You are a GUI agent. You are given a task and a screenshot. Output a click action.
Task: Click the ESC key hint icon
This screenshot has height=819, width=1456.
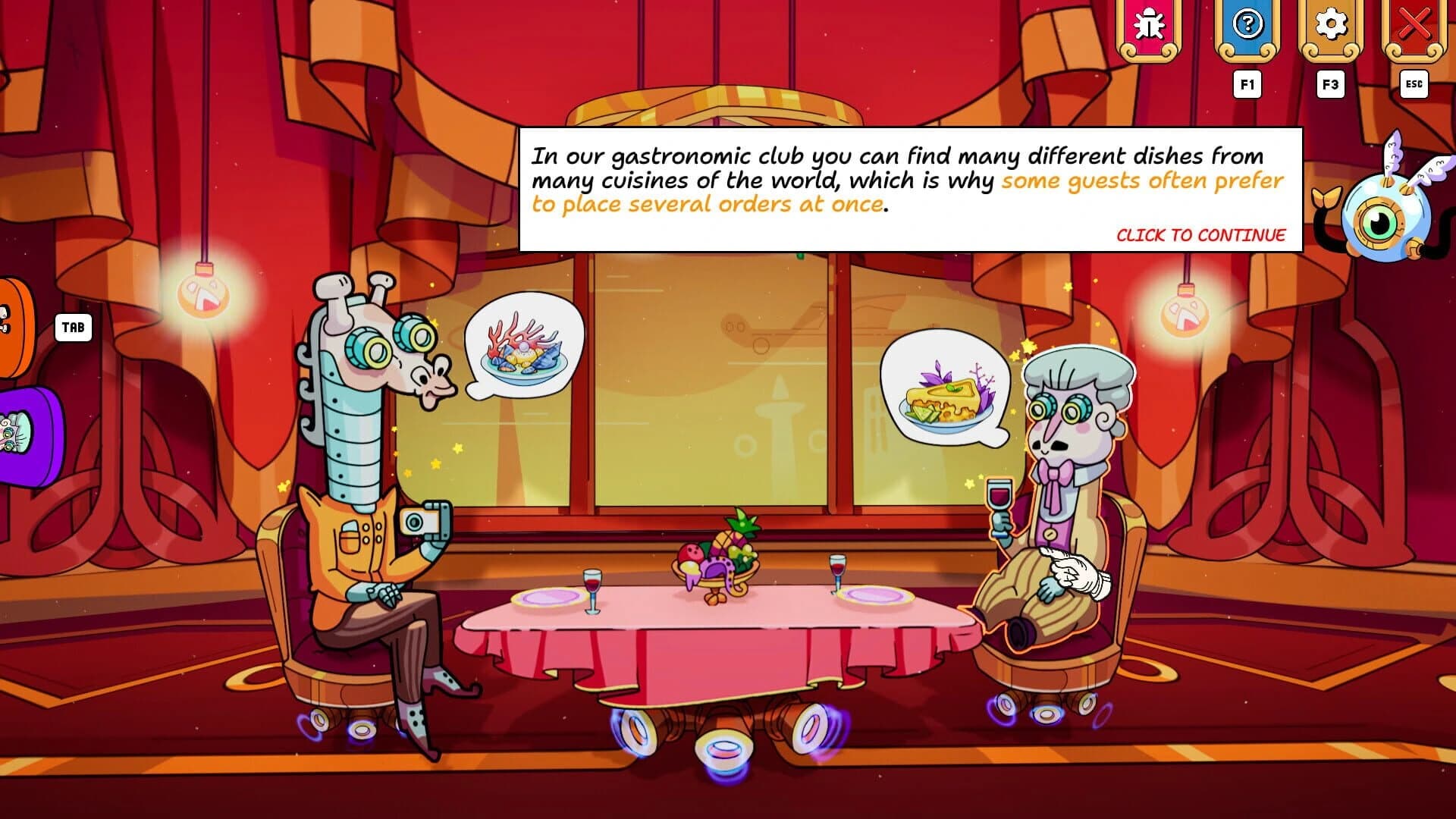point(1414,85)
